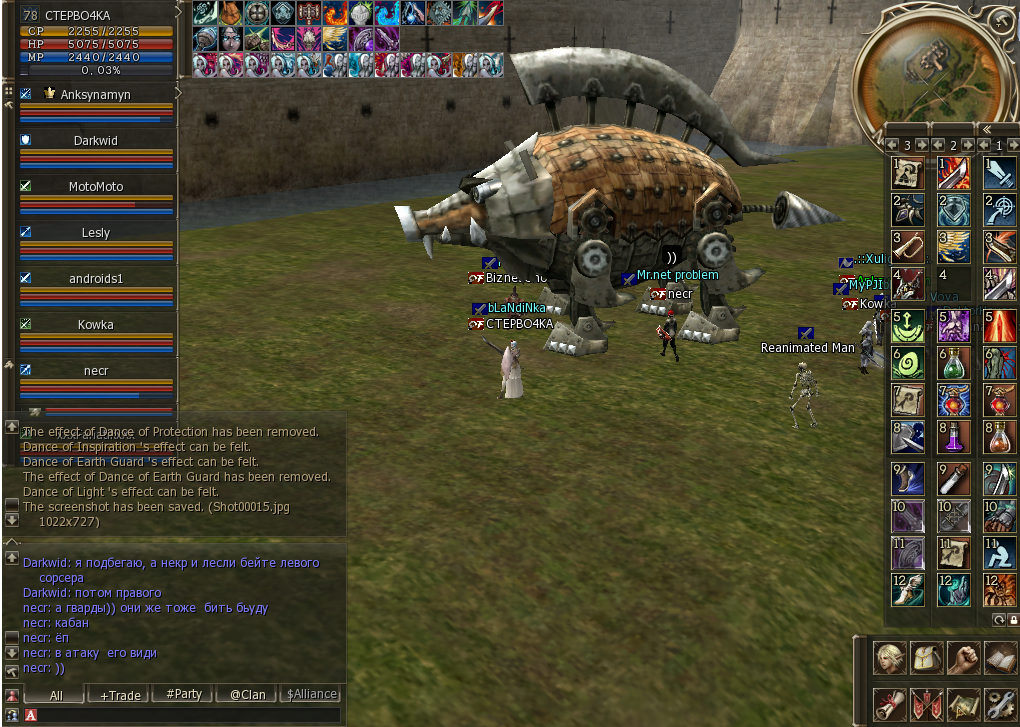Pick Kowka from the party list

[96, 325]
